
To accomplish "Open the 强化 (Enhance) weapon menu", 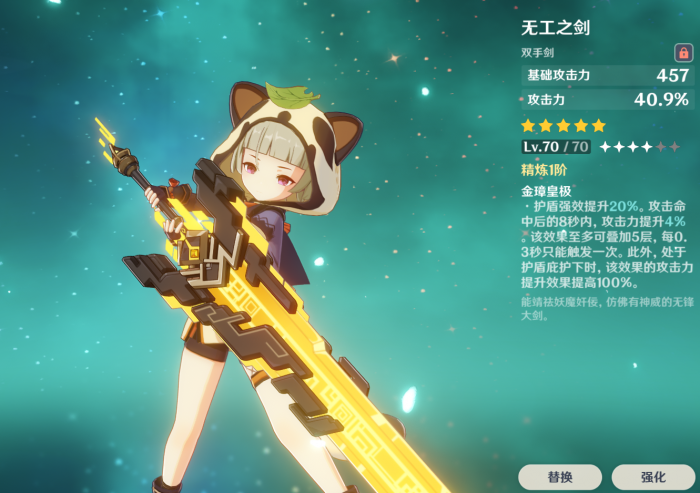I will click(652, 477).
